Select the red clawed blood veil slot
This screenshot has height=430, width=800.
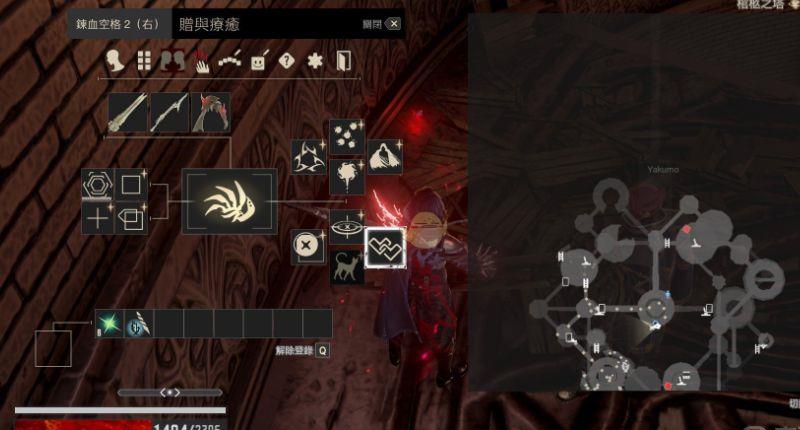211,112
